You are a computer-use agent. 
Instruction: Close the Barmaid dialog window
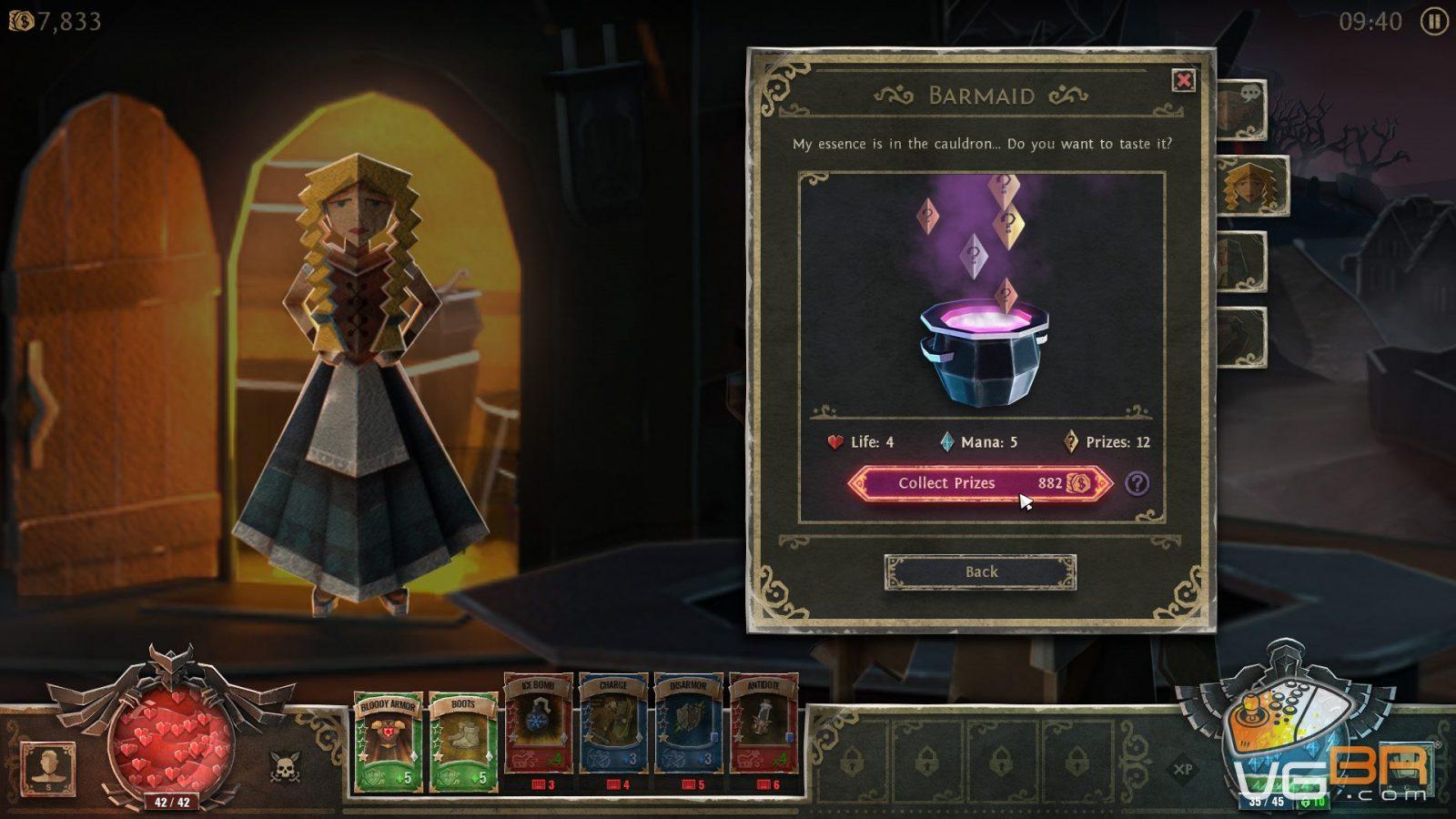tap(1183, 81)
